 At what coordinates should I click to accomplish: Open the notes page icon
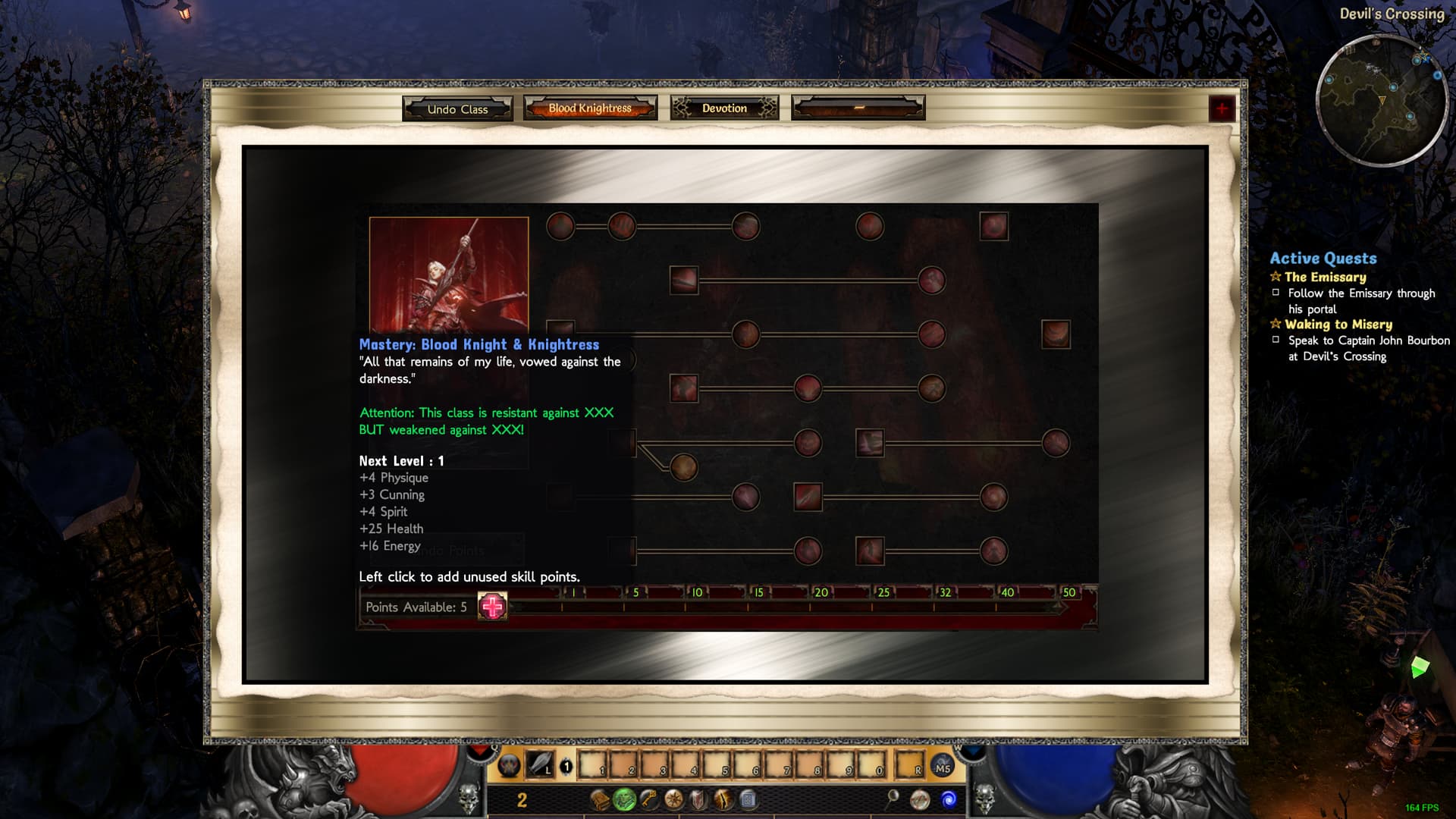[748, 799]
